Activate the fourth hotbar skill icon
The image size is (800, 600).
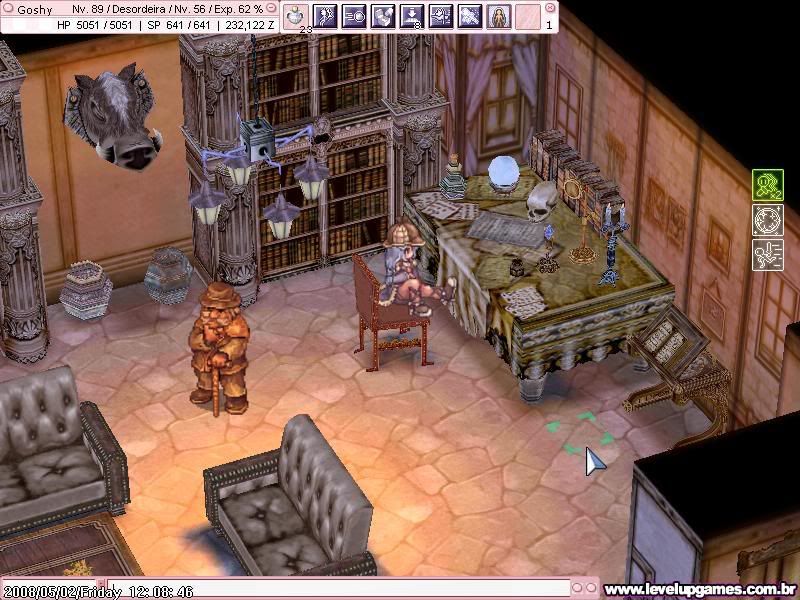382,16
